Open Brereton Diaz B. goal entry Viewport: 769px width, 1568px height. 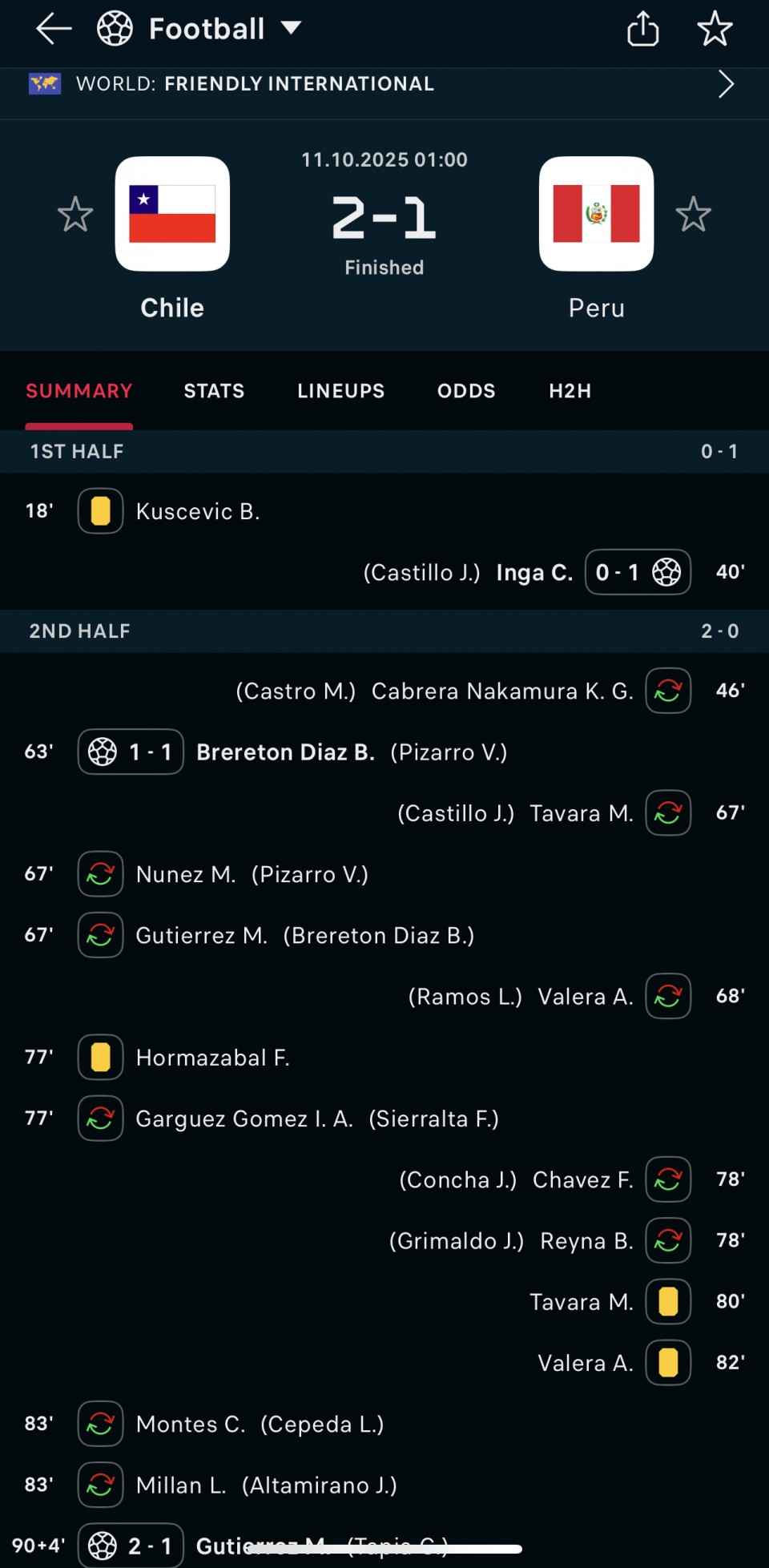pos(285,752)
